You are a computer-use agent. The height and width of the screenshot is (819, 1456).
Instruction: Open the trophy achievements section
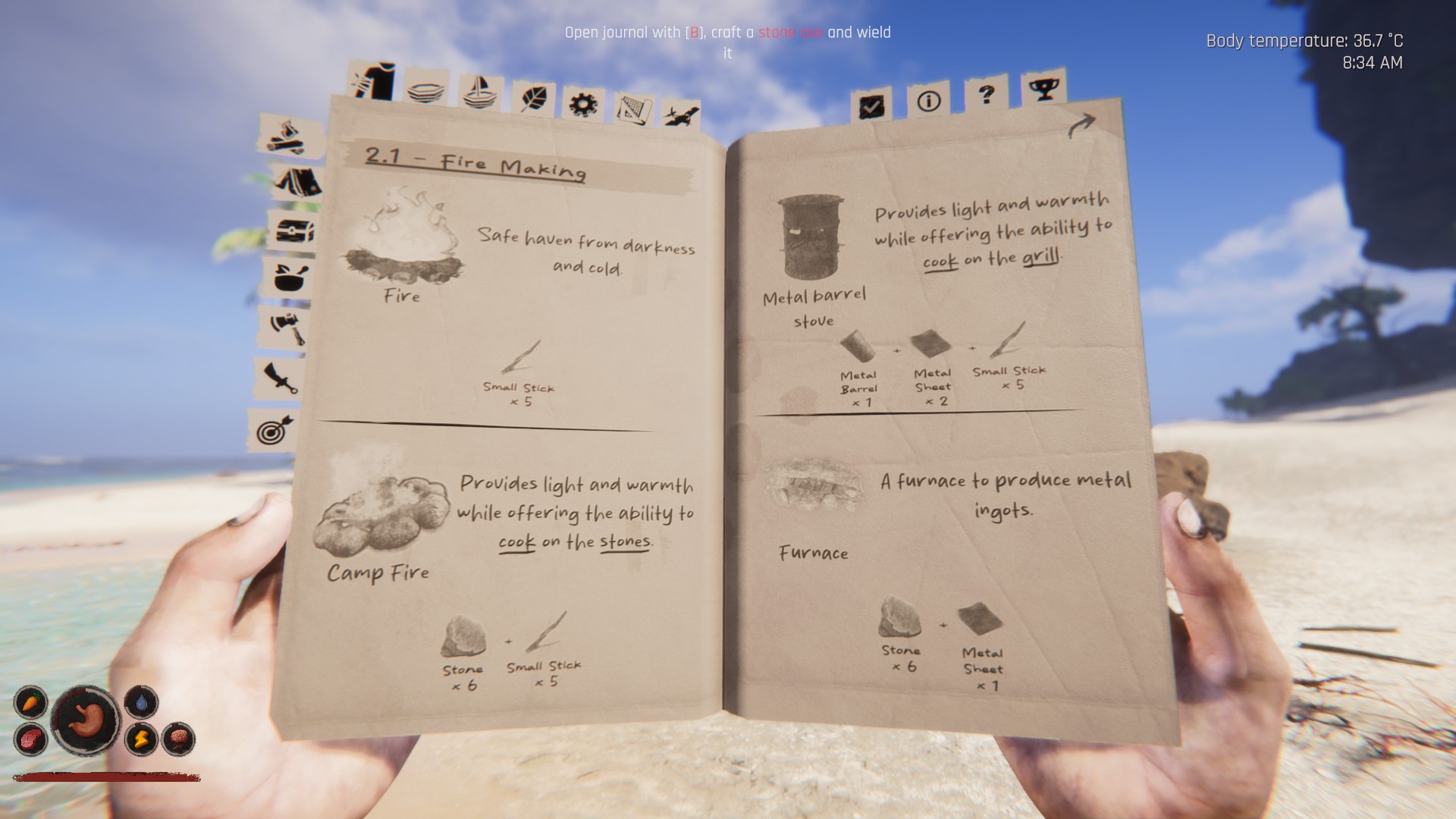[1045, 91]
